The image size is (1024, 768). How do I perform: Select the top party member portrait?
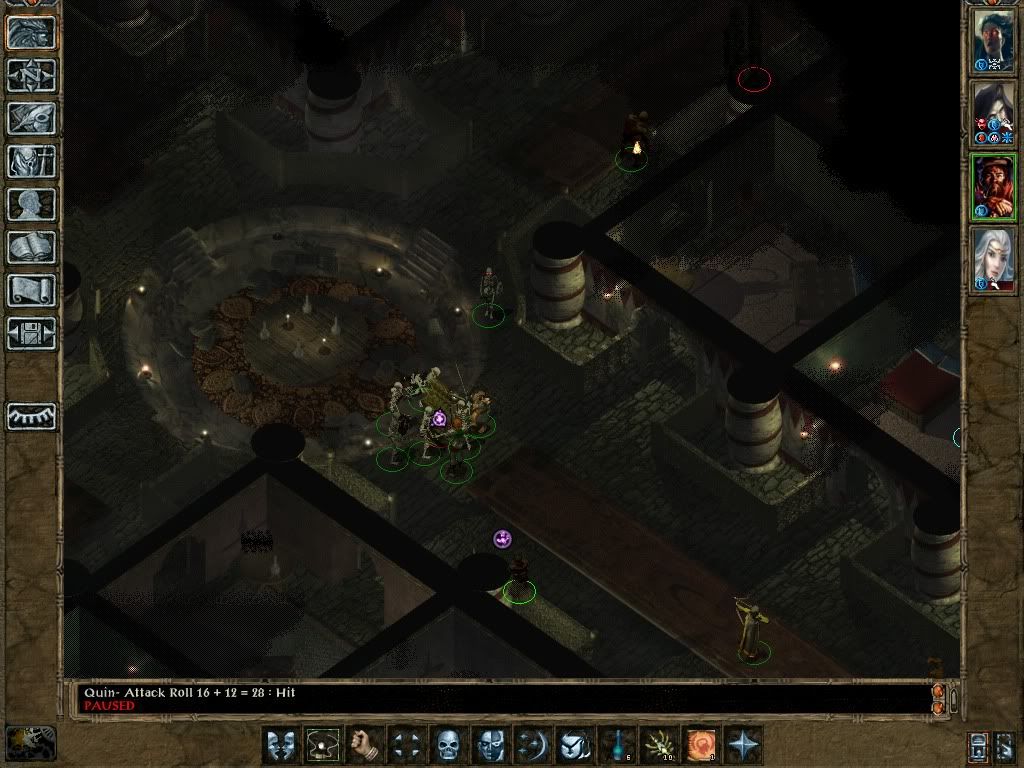[x=994, y=39]
